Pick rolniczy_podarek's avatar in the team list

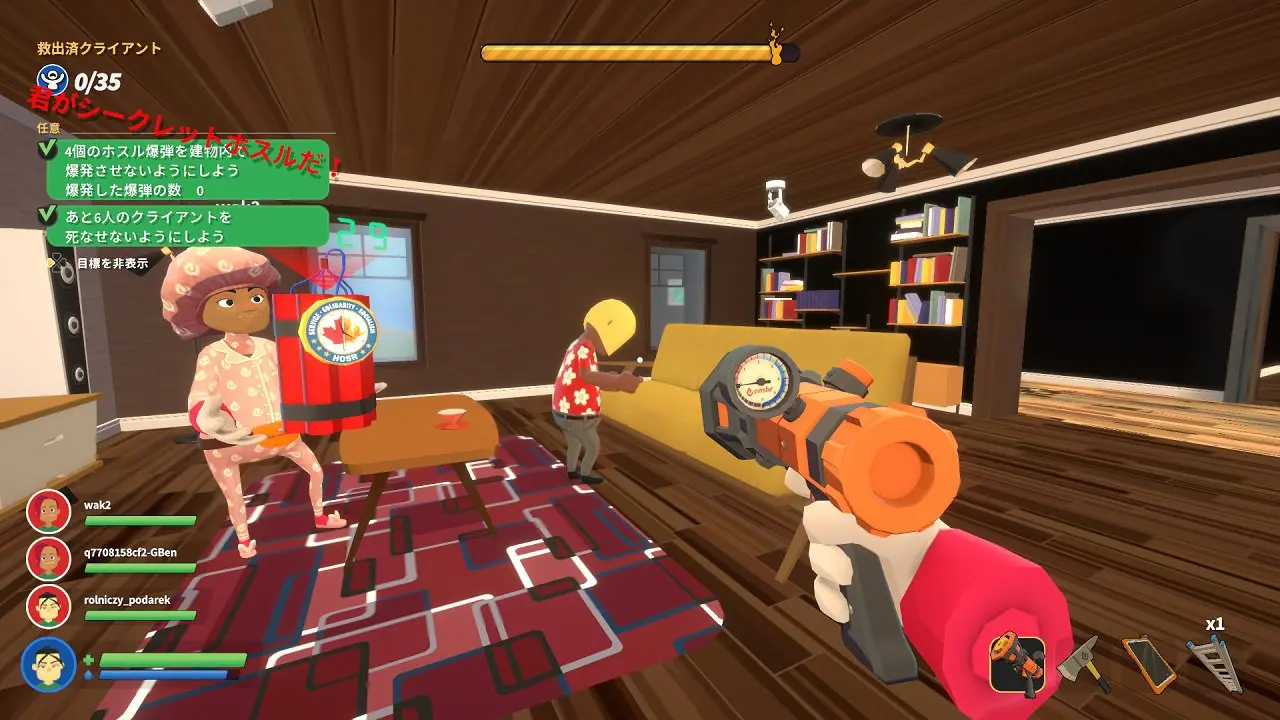pyautogui.click(x=48, y=607)
